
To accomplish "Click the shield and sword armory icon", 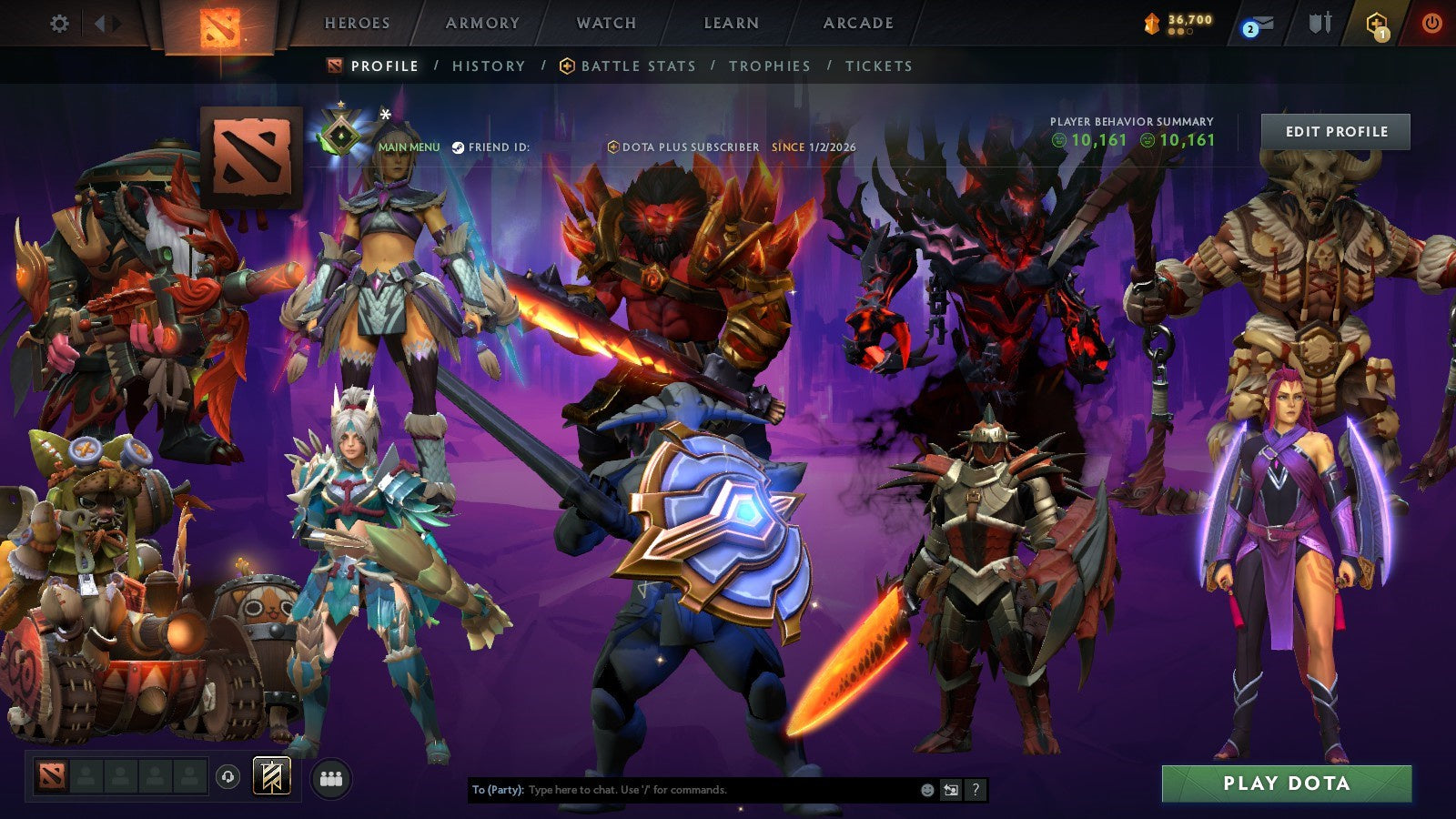I will coord(1320,23).
